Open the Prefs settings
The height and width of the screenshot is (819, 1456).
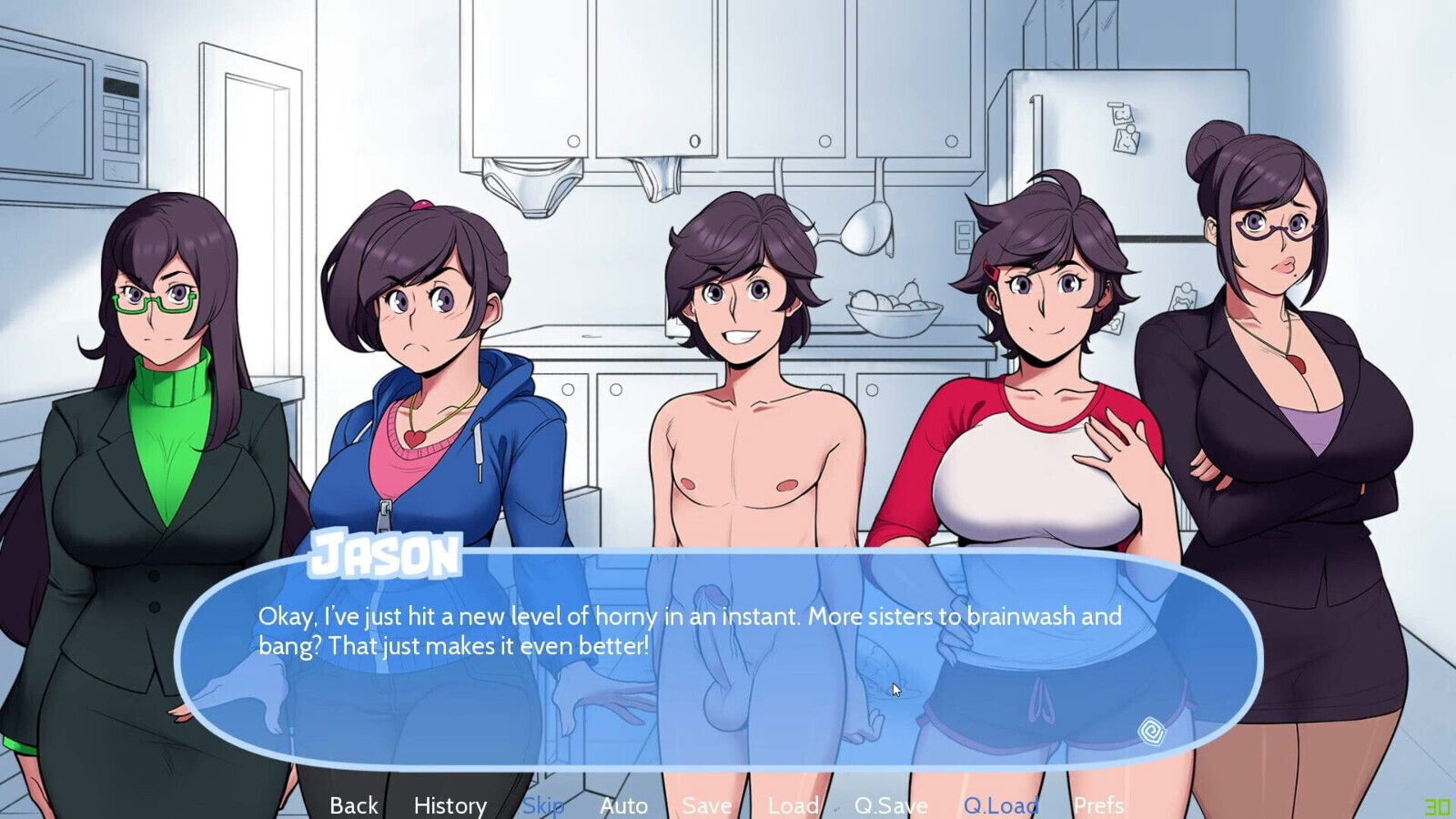click(x=1098, y=805)
